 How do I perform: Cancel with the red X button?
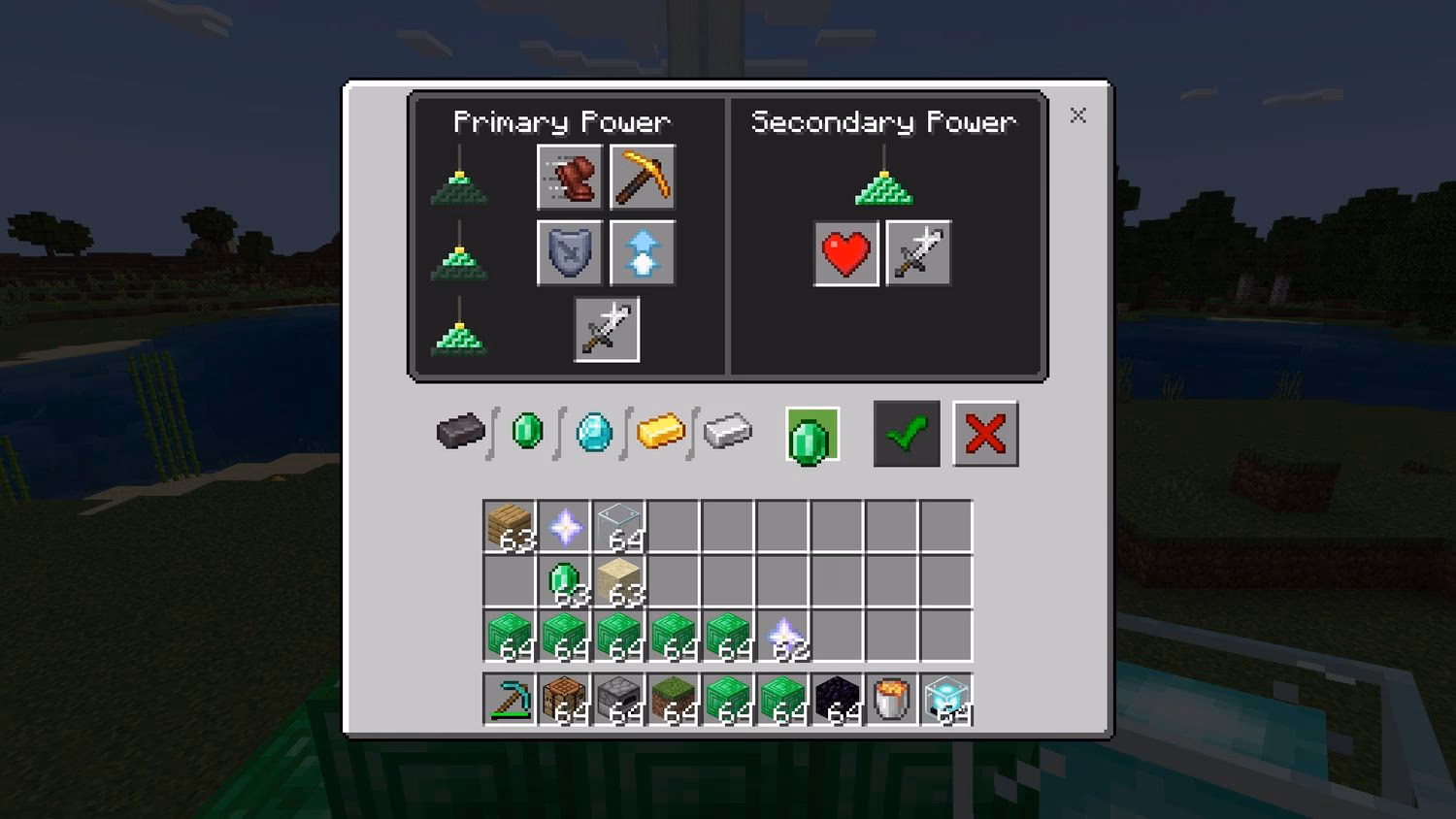(x=985, y=434)
